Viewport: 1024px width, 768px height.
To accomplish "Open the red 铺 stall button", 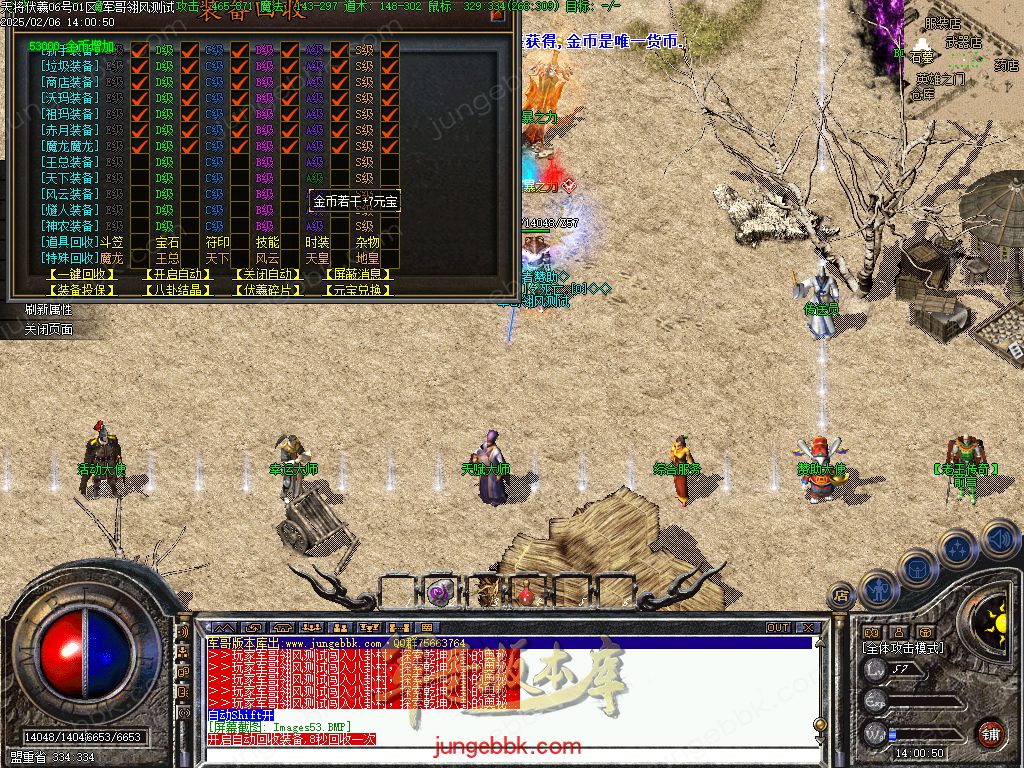I will [x=990, y=732].
